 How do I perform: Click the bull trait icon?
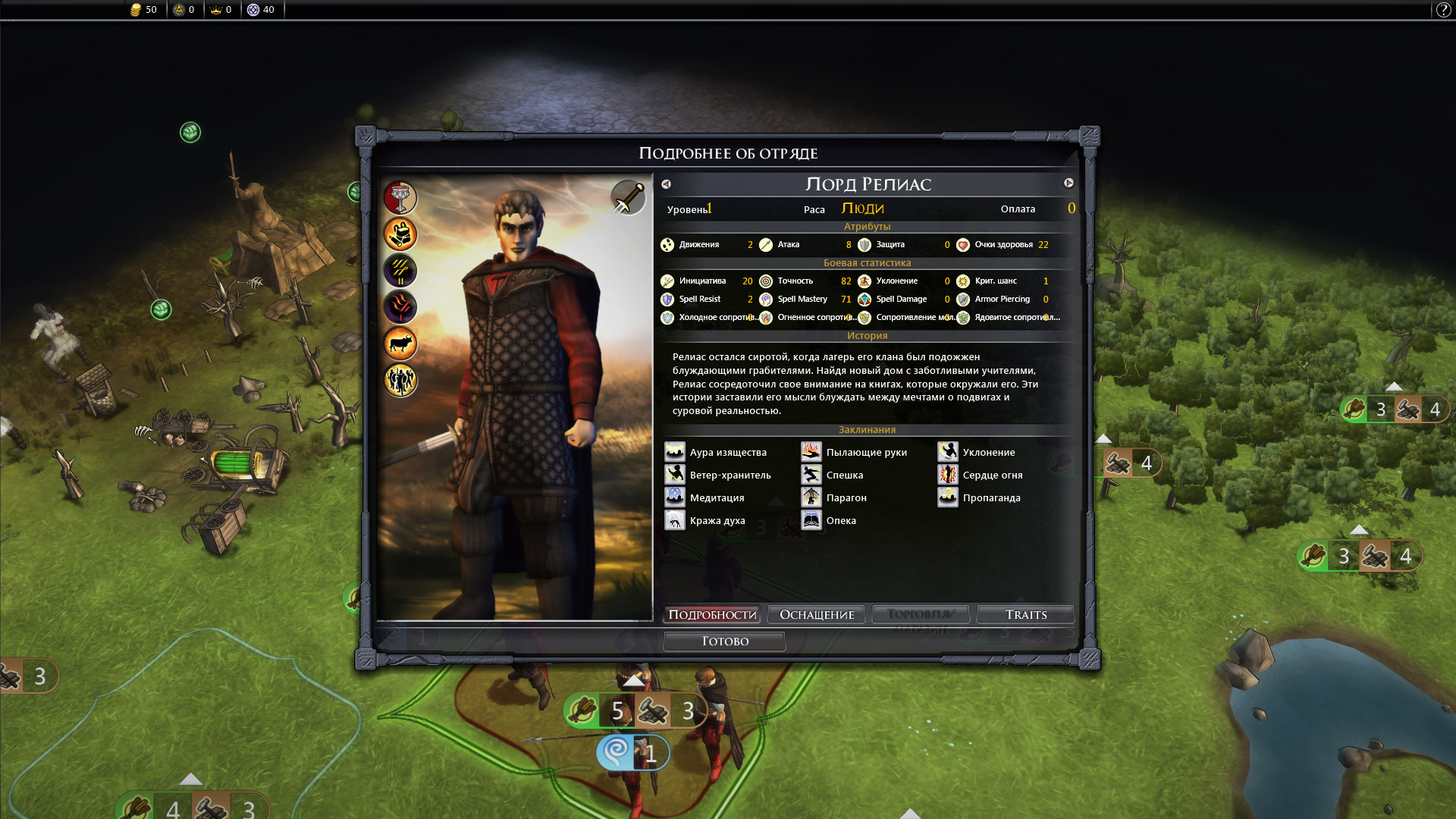pyautogui.click(x=400, y=344)
